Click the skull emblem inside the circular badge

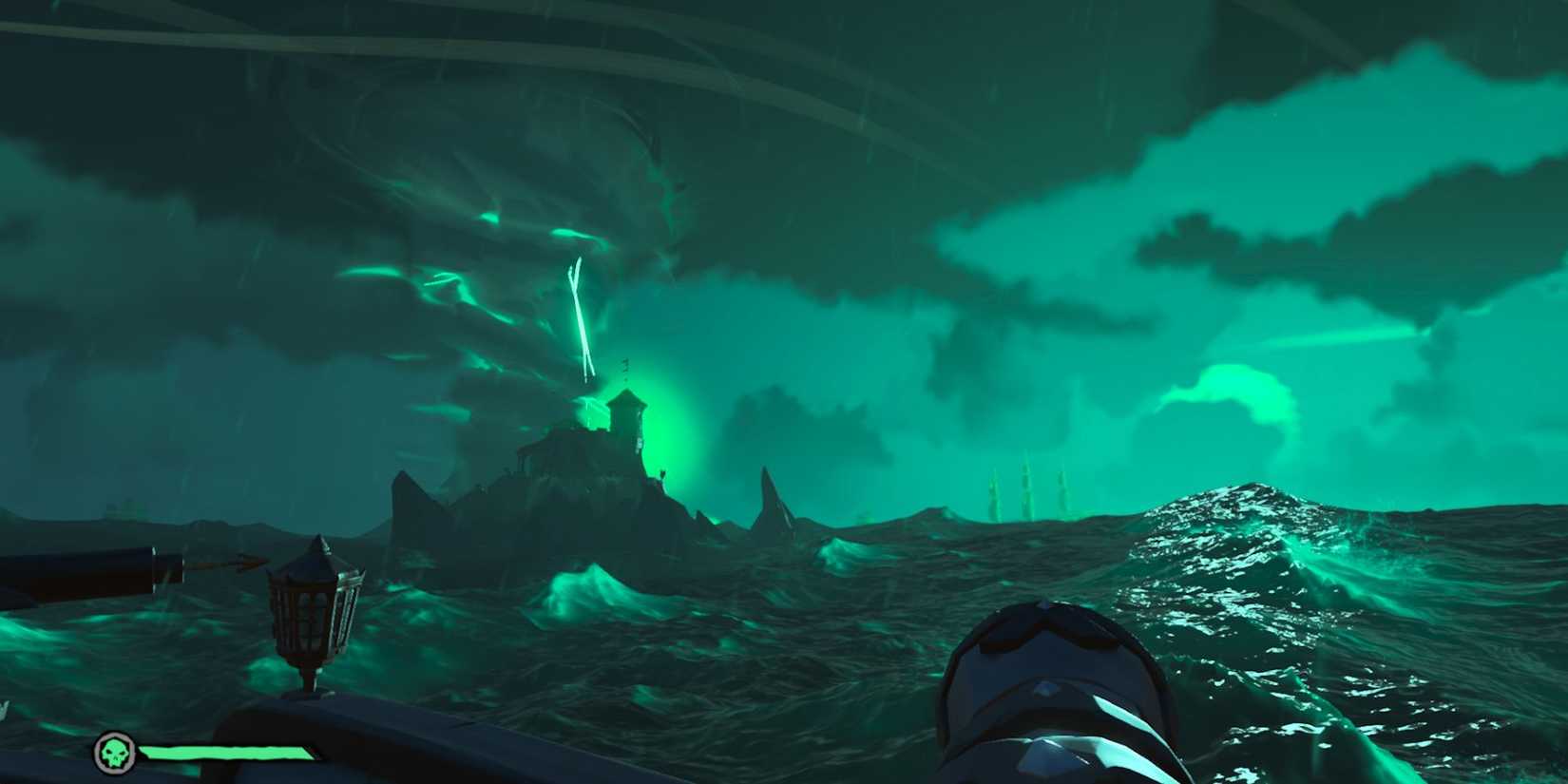point(114,754)
